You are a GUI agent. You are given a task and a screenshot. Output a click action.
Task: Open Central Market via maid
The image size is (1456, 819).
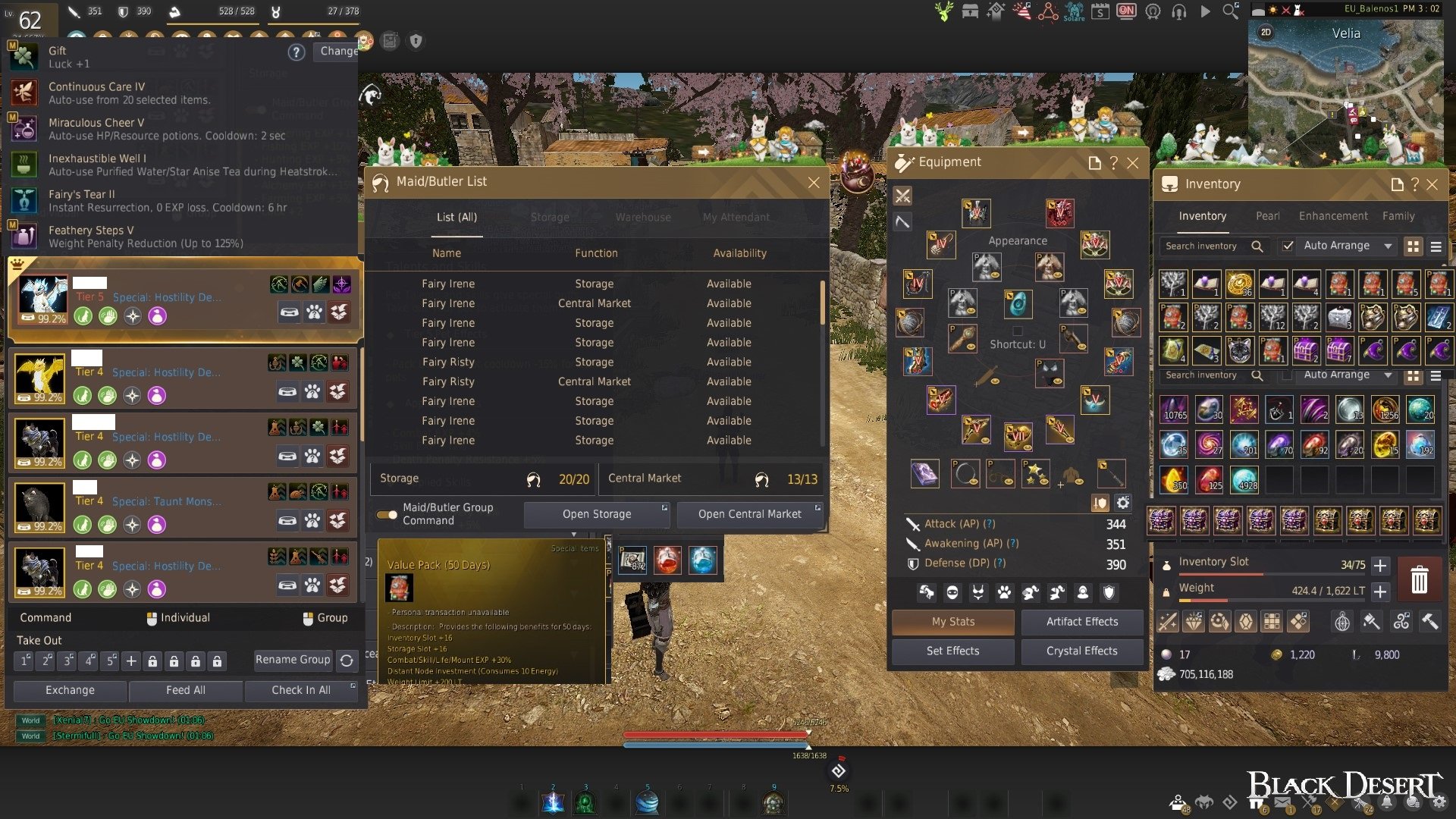click(x=749, y=514)
